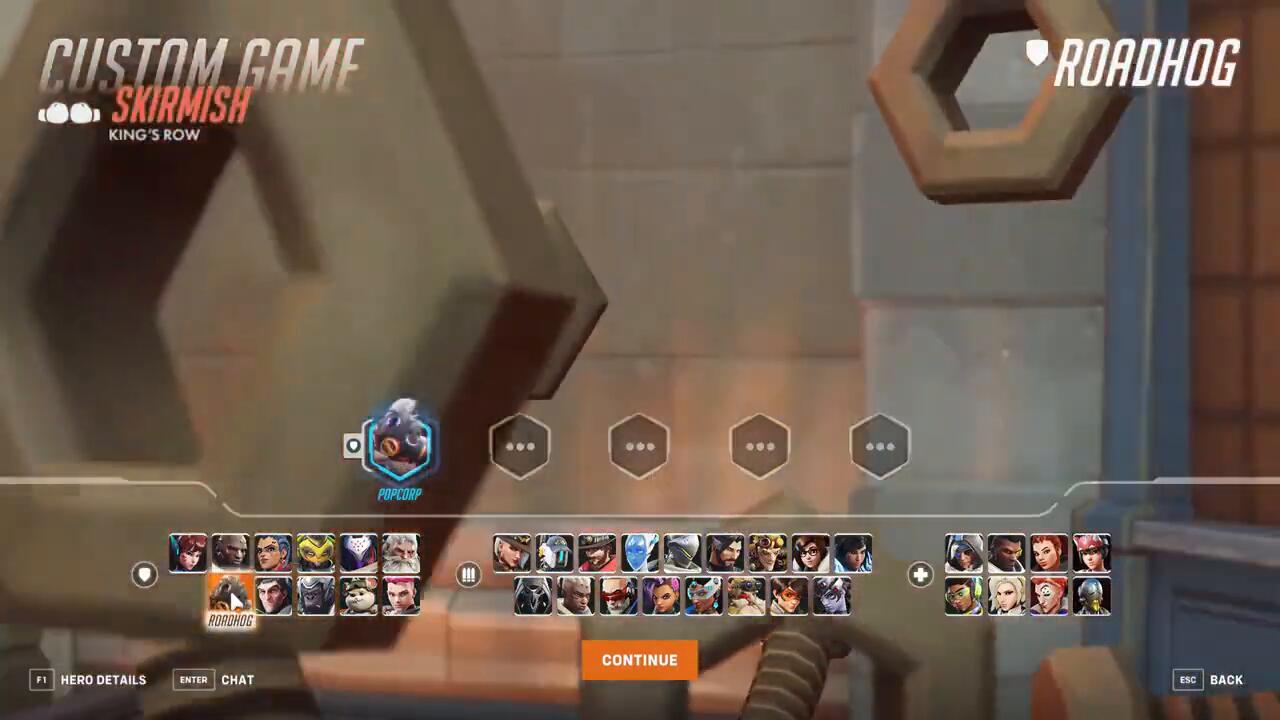Click the orange Continue button
Screen dimensions: 1280x720
coord(639,660)
